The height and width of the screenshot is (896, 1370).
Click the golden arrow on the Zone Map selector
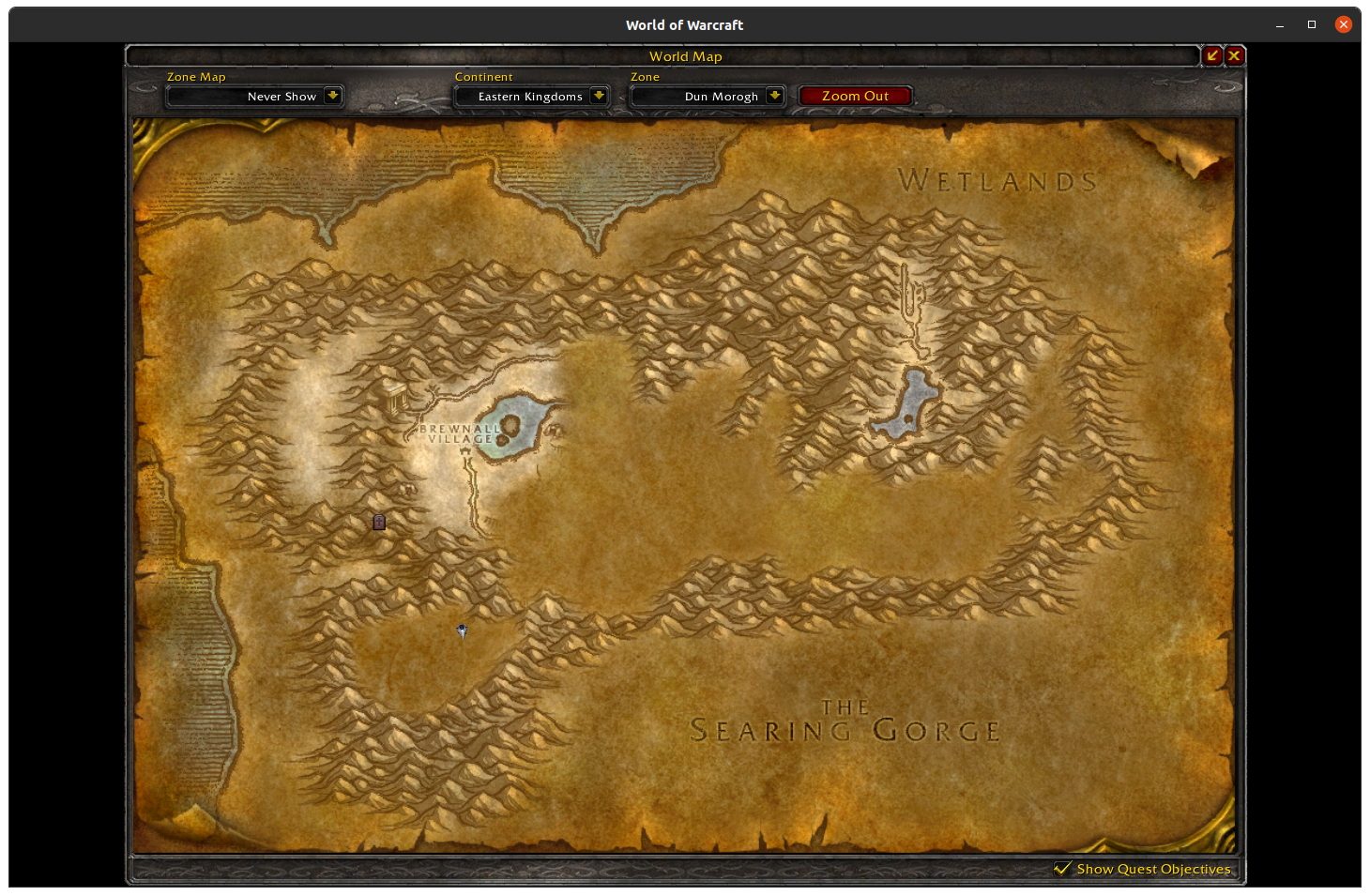pos(332,96)
